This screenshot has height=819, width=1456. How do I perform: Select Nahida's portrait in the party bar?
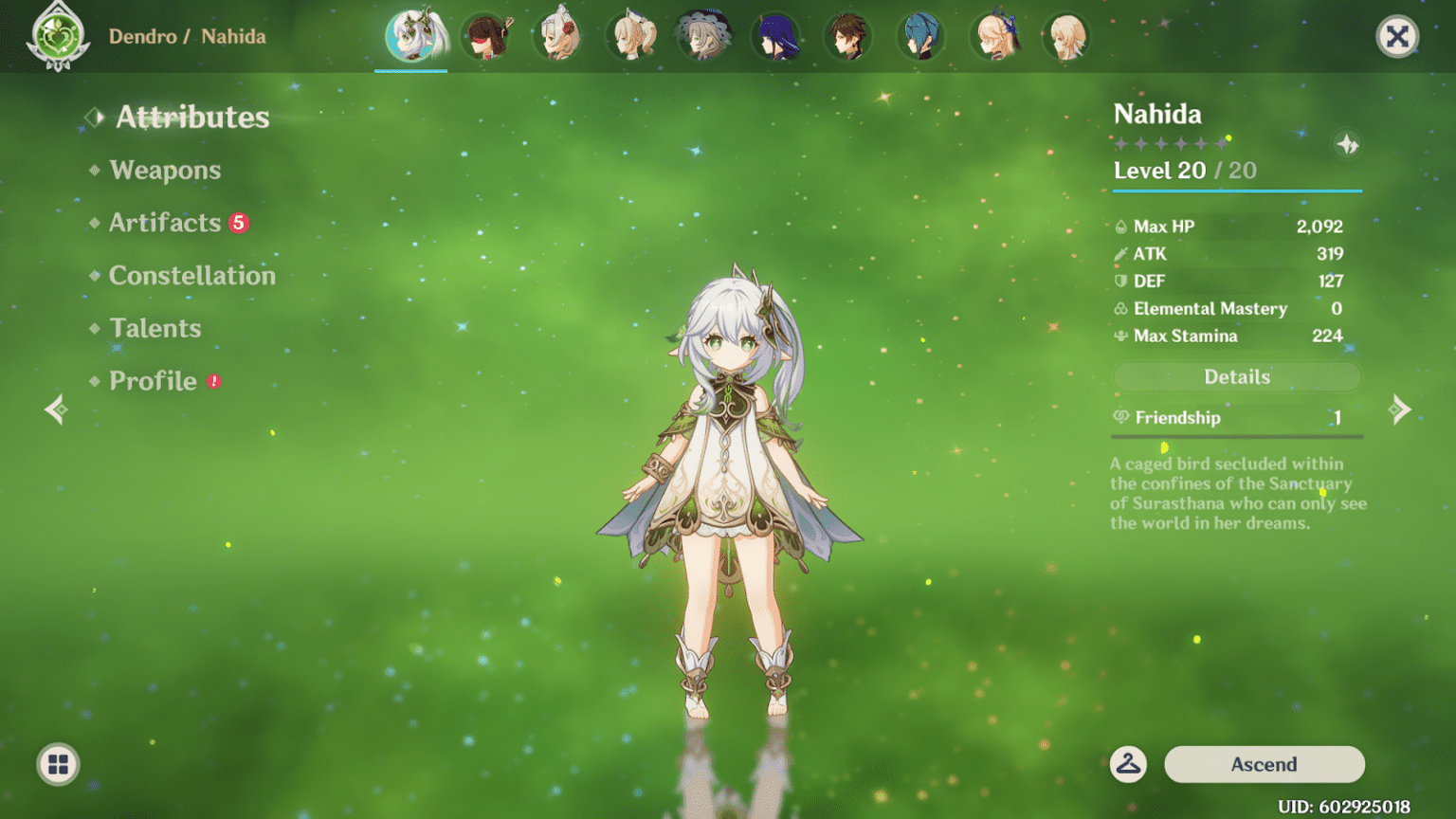(411, 37)
